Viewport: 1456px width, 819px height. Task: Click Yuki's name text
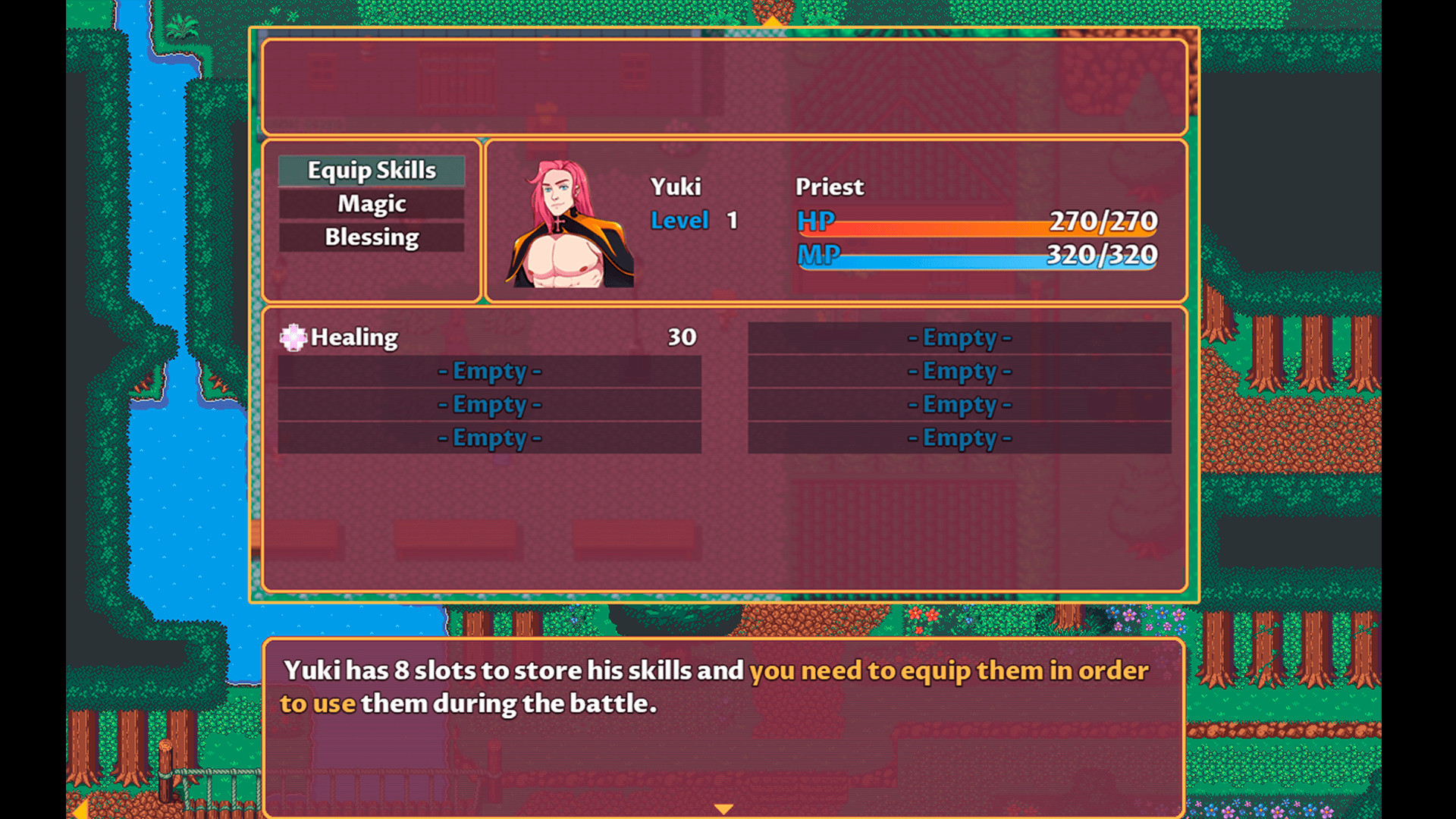pyautogui.click(x=676, y=187)
